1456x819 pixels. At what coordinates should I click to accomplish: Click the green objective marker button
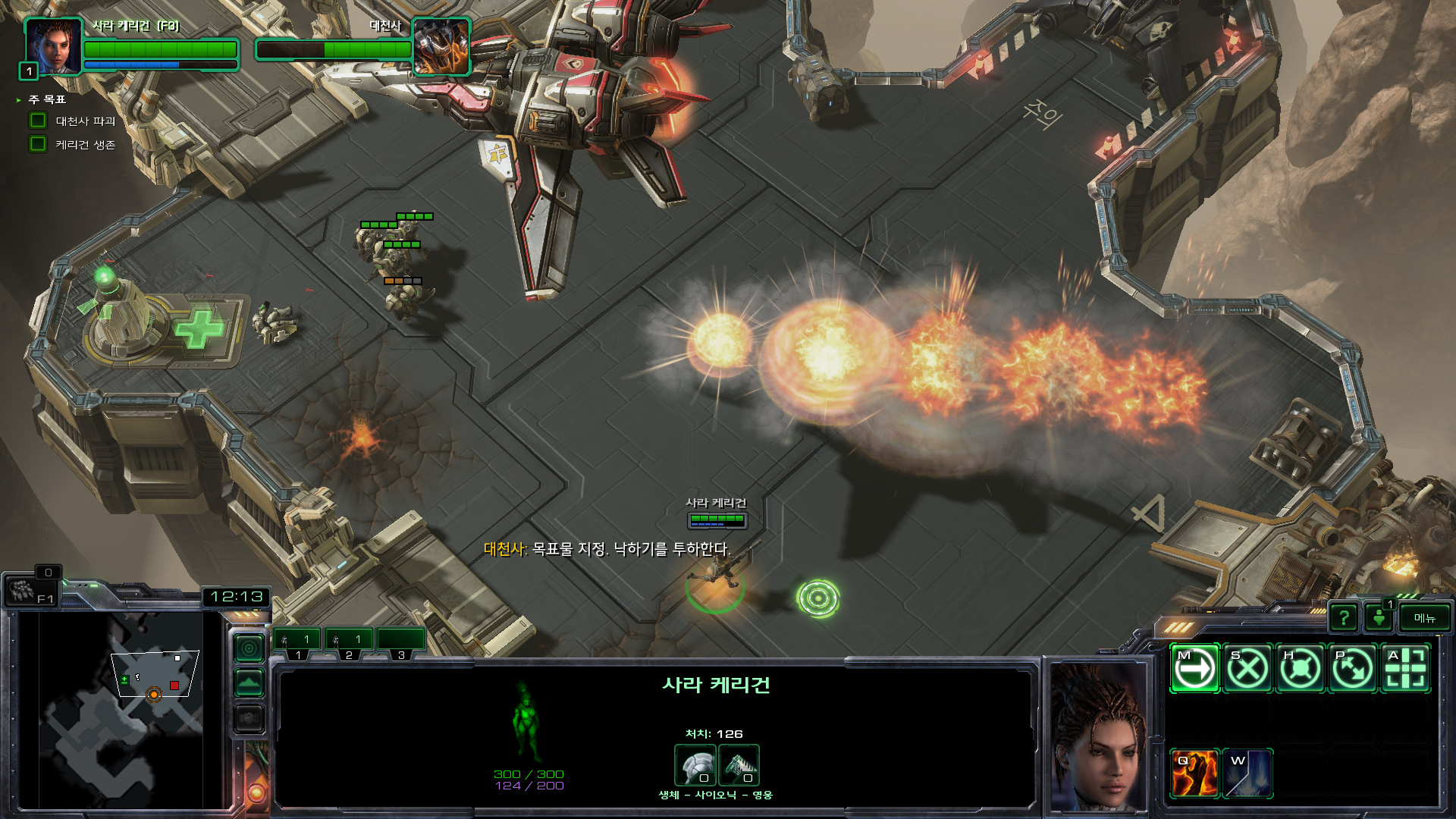1379,618
